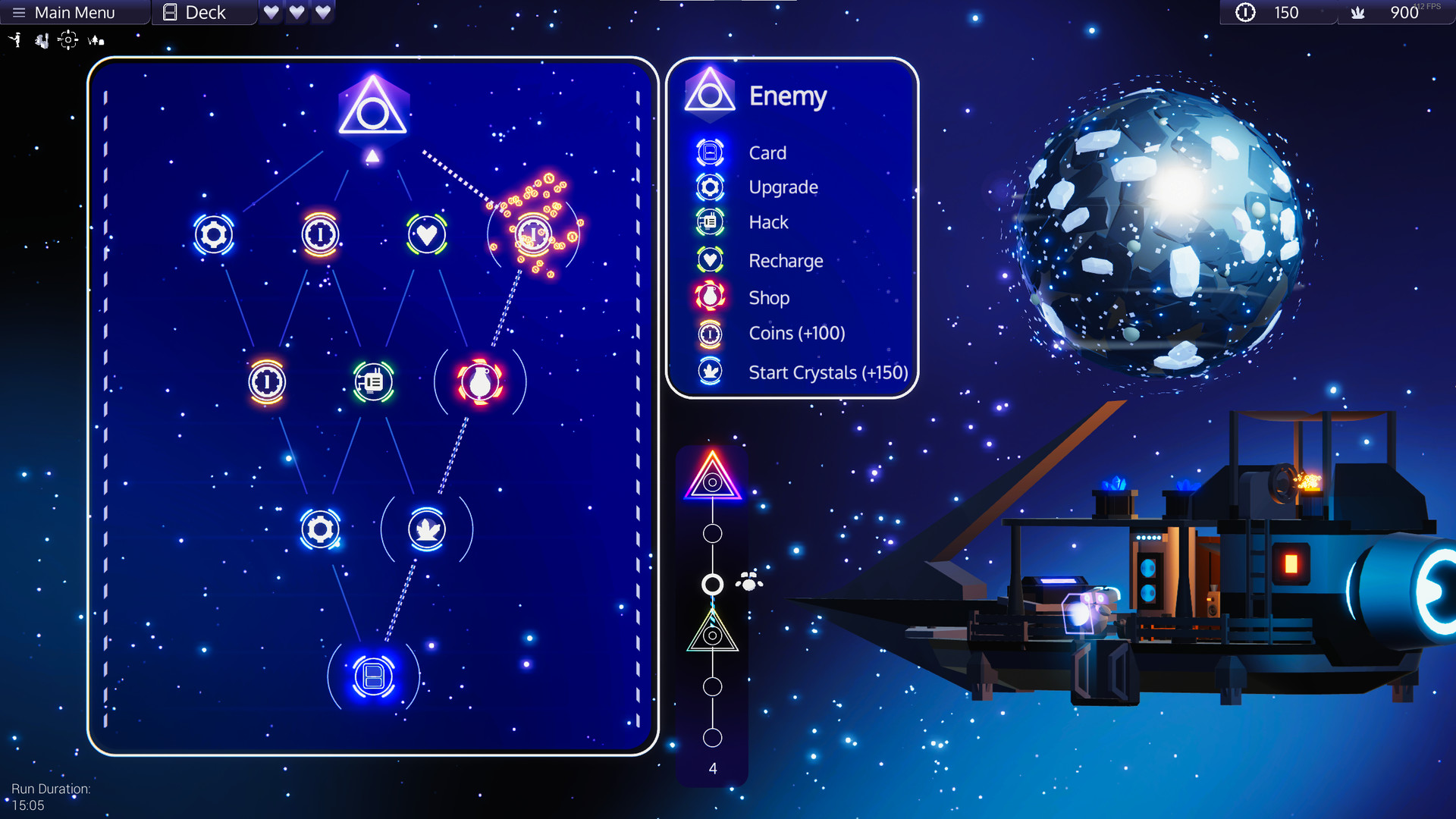
Task: Click the Start Crystals node on the map
Action: [426, 531]
